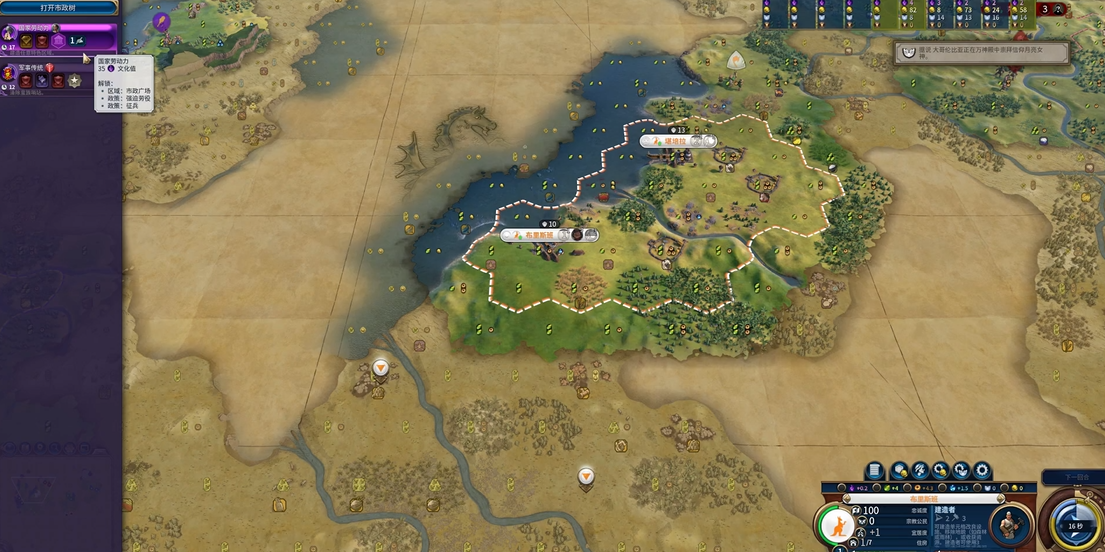The height and width of the screenshot is (552, 1105).
Task: Click the round turn timer globe
Action: [x=1074, y=525]
